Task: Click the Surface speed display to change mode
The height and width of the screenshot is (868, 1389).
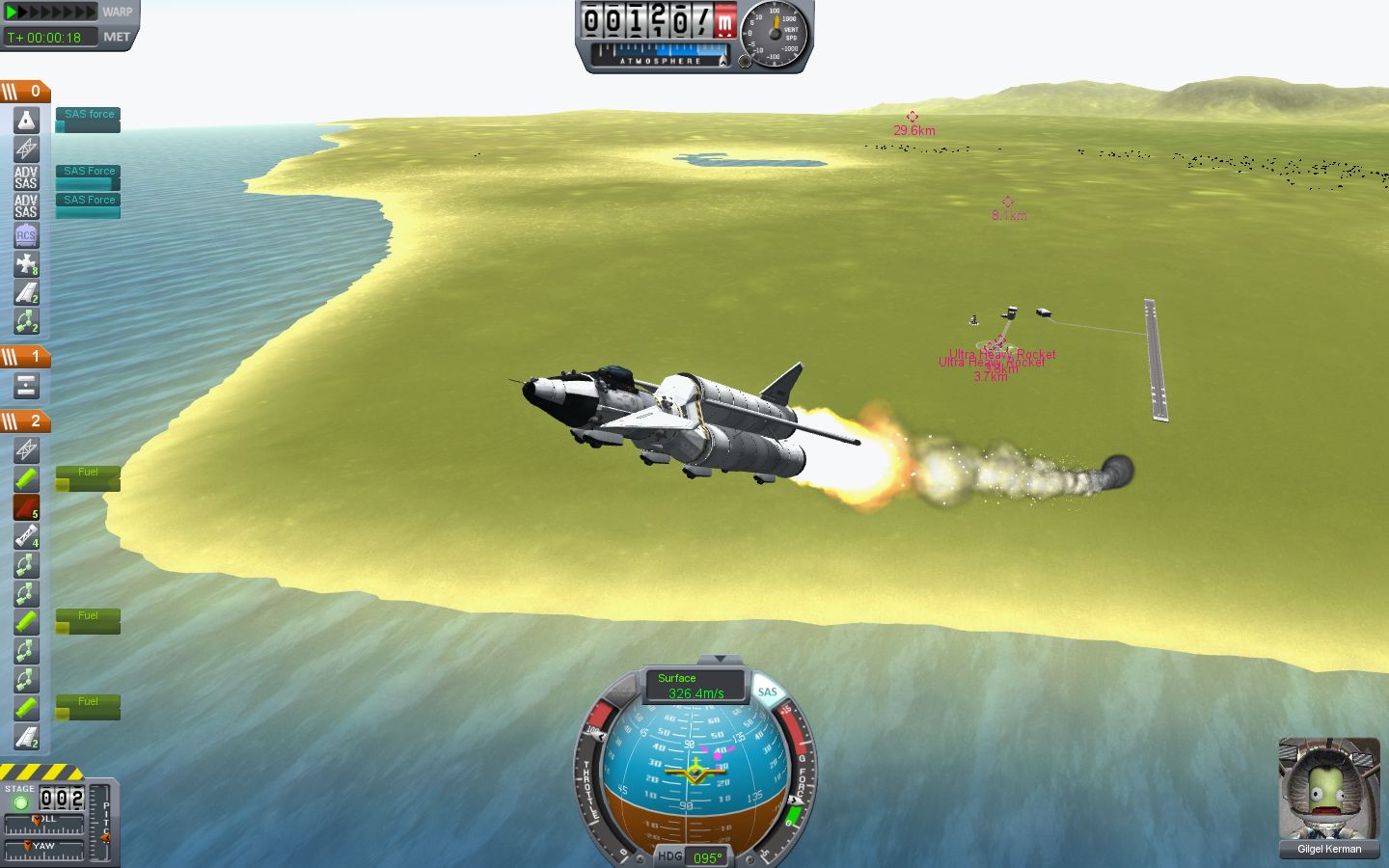Action: [694, 686]
